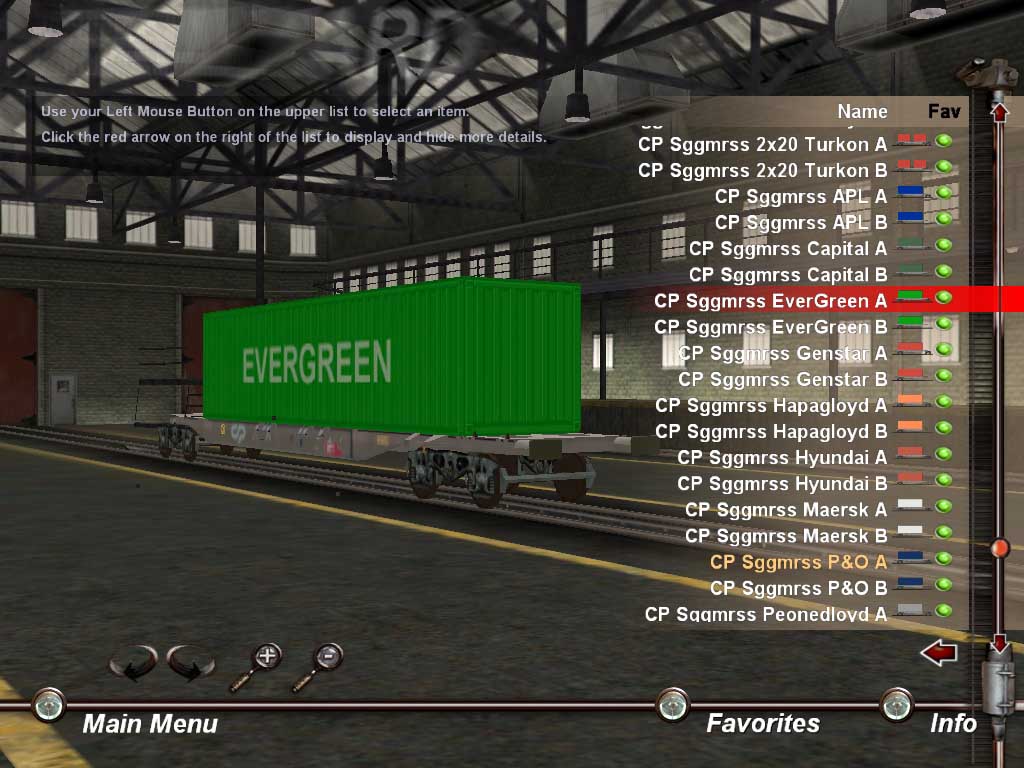This screenshot has height=768, width=1024.
Task: Choose CP Sggmrss Capital B entry
Action: [x=787, y=274]
